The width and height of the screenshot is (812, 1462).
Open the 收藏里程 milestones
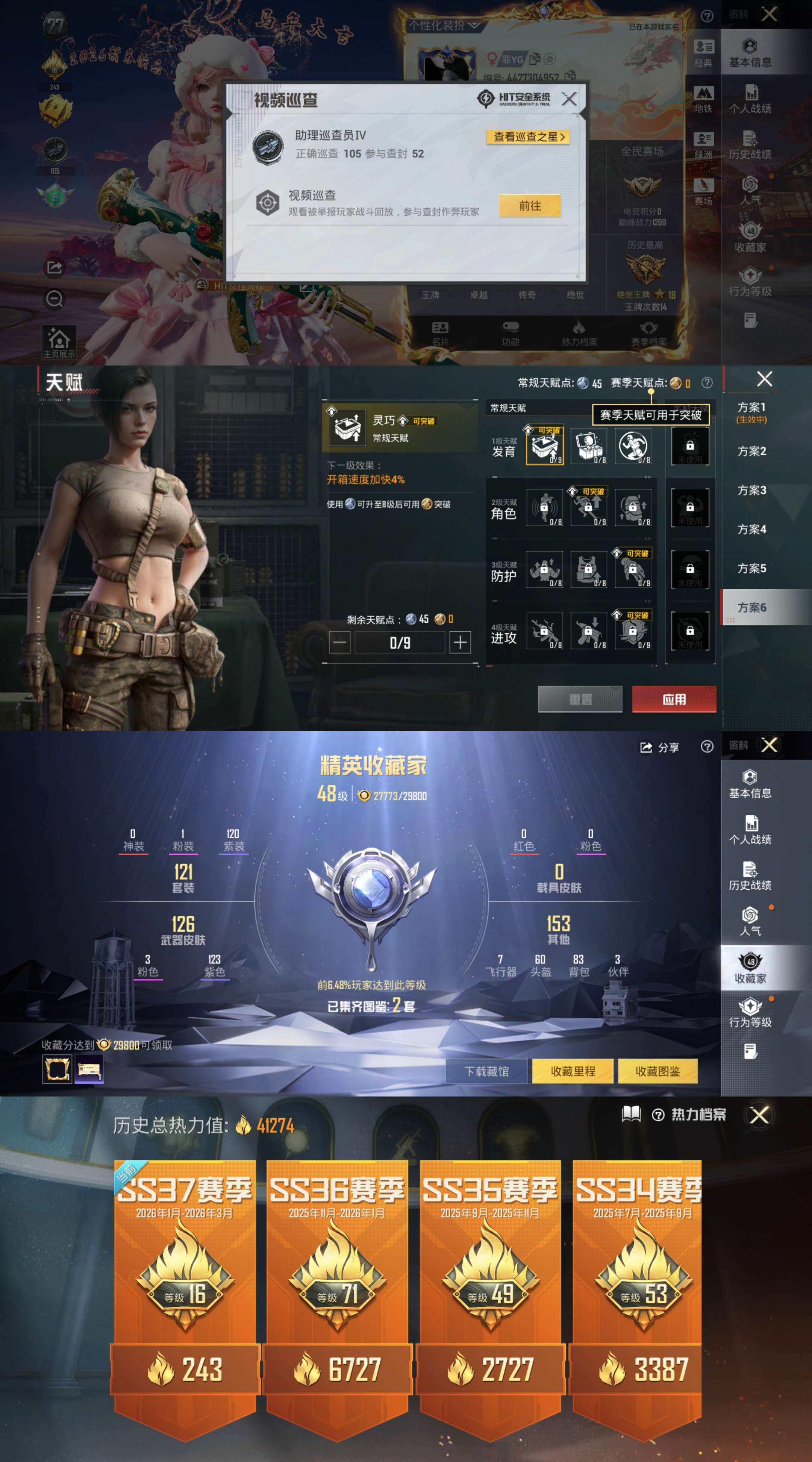tap(573, 1071)
